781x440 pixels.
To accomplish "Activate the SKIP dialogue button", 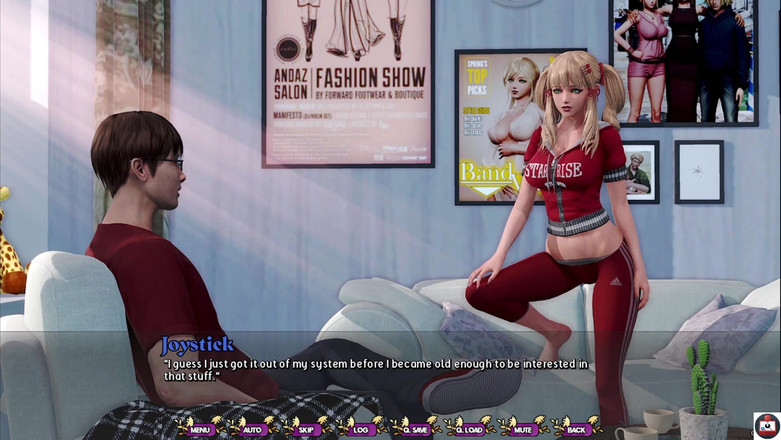I will (x=306, y=429).
